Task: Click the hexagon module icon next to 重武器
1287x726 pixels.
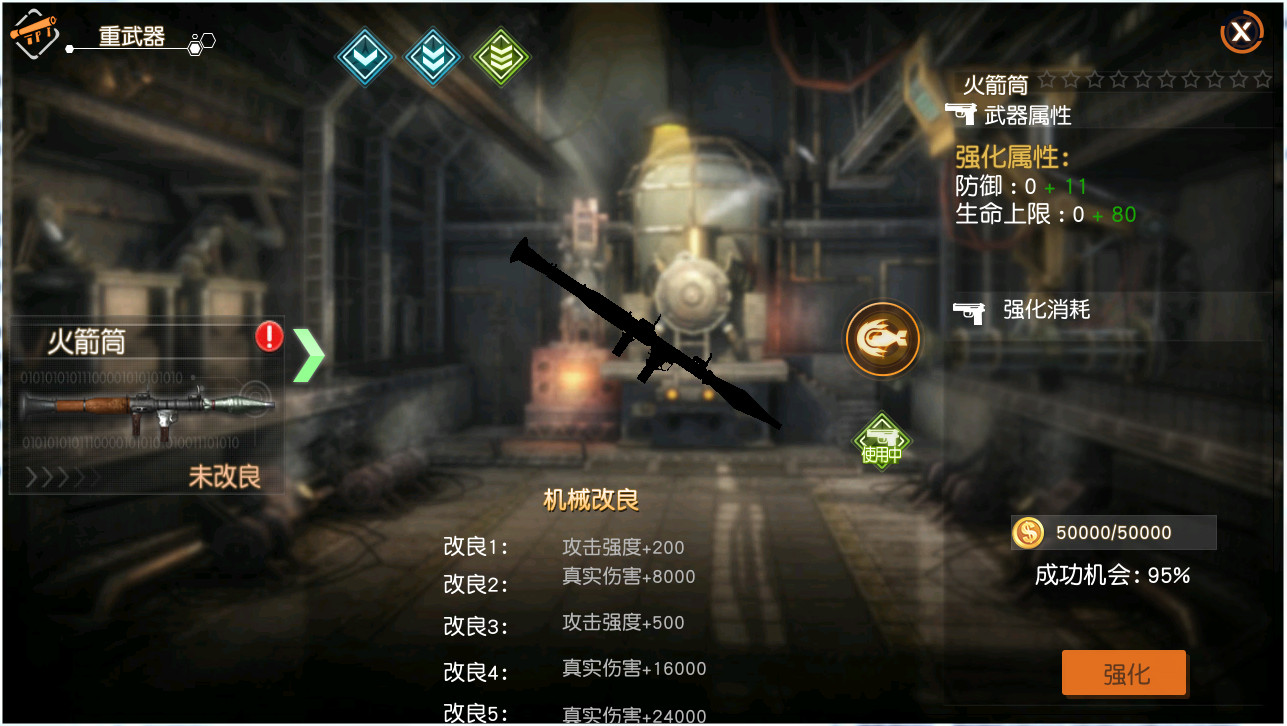Action: [x=203, y=42]
